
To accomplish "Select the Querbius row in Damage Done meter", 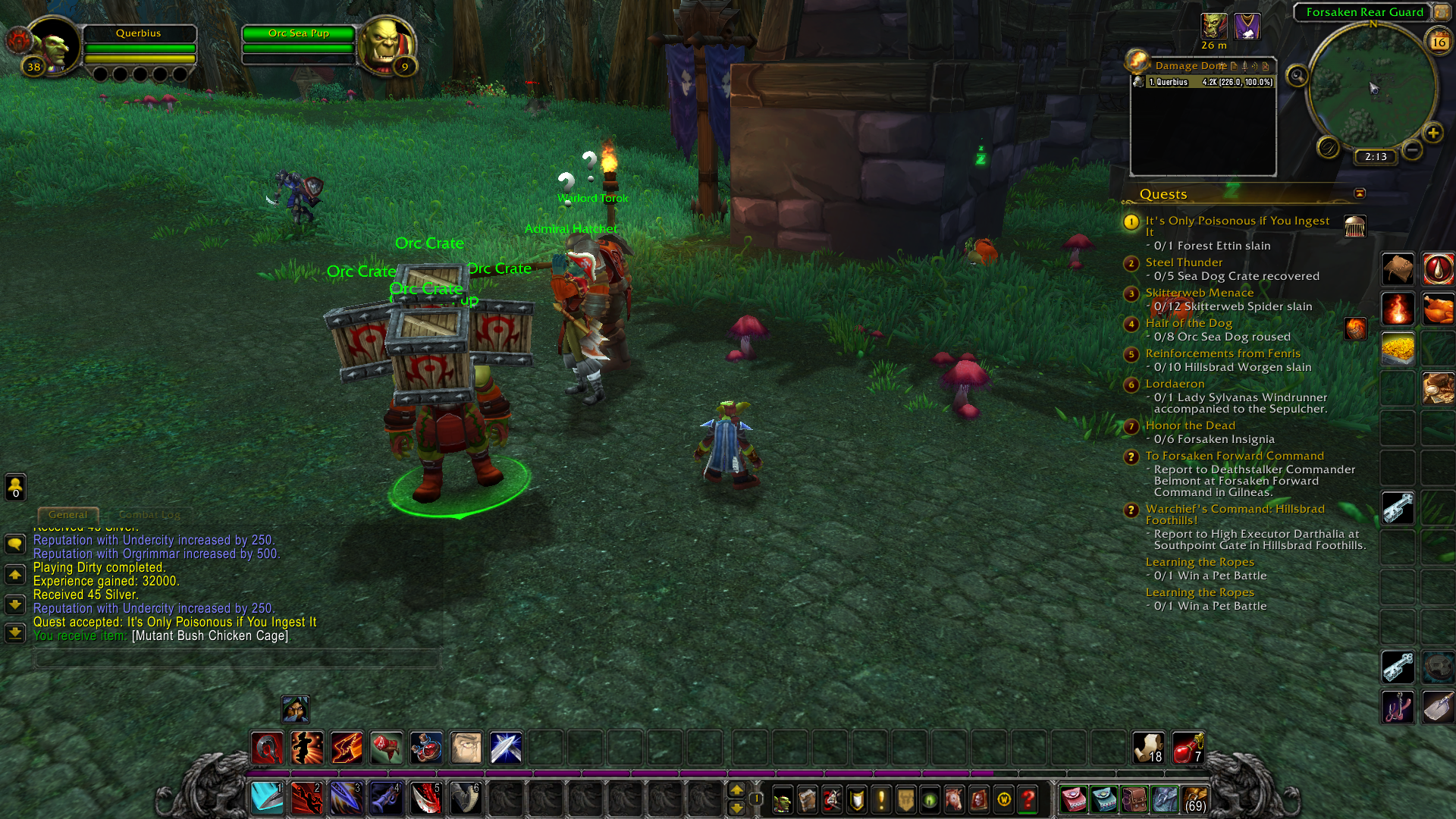I will coord(1203,82).
